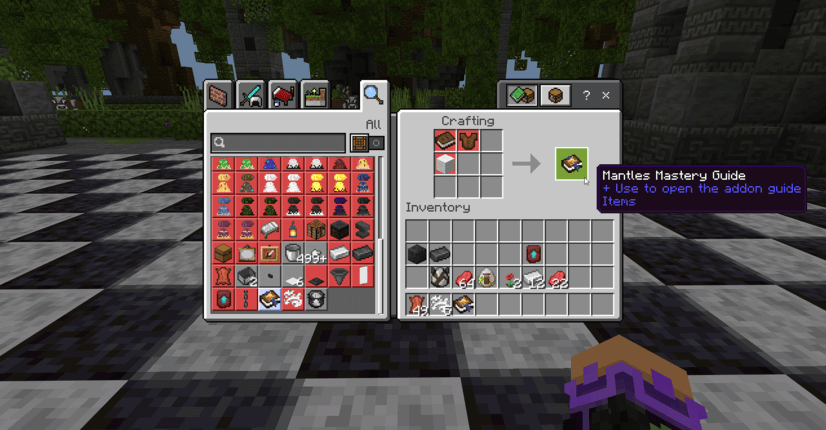Select the leather tunic in the crafting grid

pyautogui.click(x=468, y=140)
